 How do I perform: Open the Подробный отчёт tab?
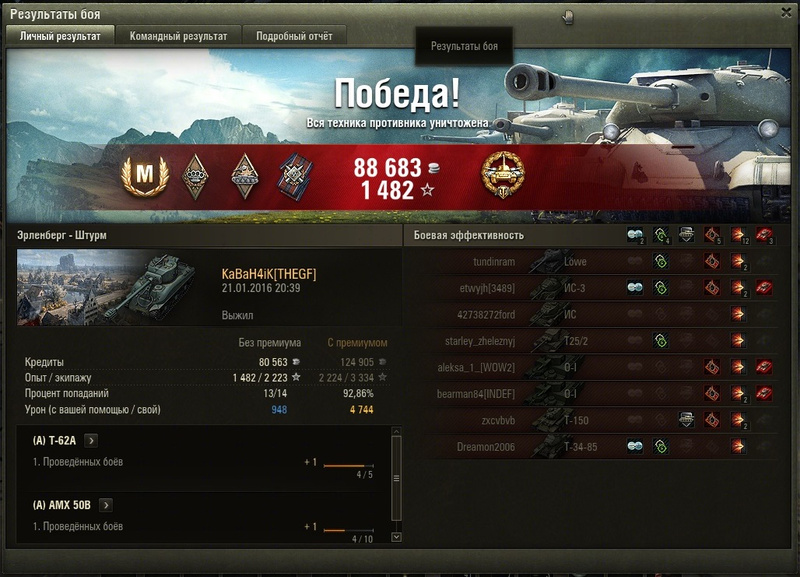coord(294,36)
